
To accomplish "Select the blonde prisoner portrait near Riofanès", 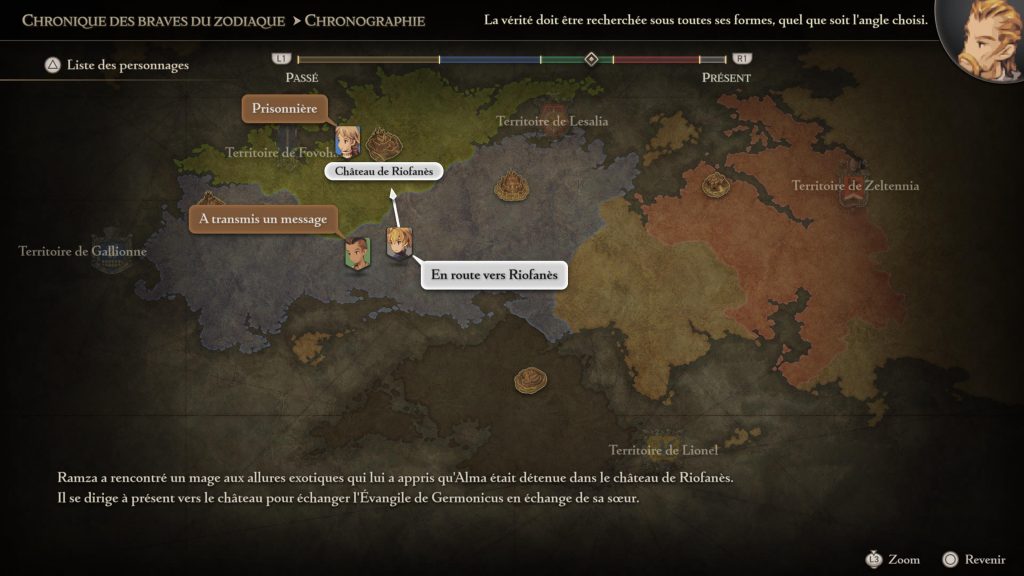I will pyautogui.click(x=347, y=141).
